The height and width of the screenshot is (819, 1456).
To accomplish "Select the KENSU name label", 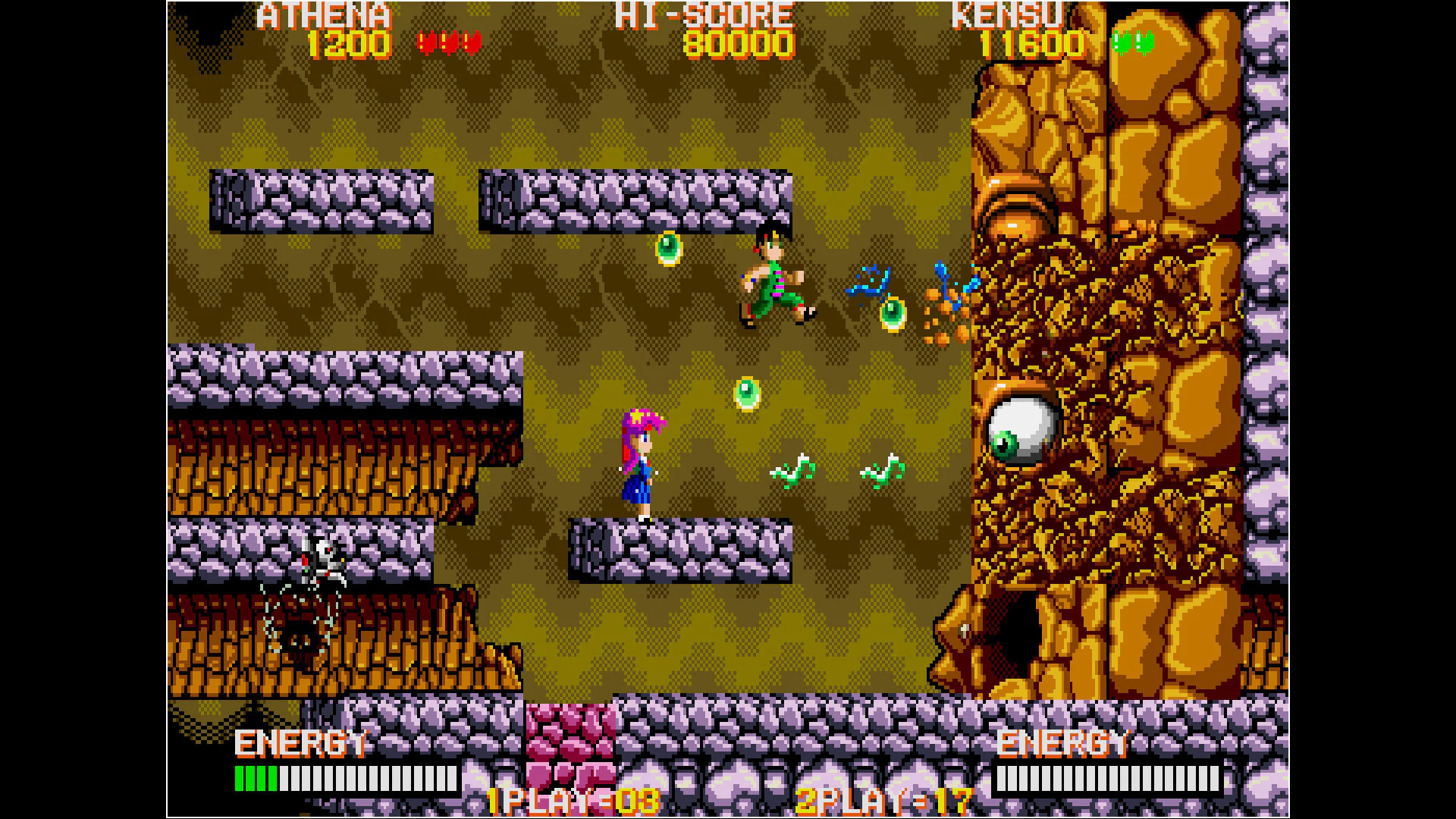I will coord(1009,15).
